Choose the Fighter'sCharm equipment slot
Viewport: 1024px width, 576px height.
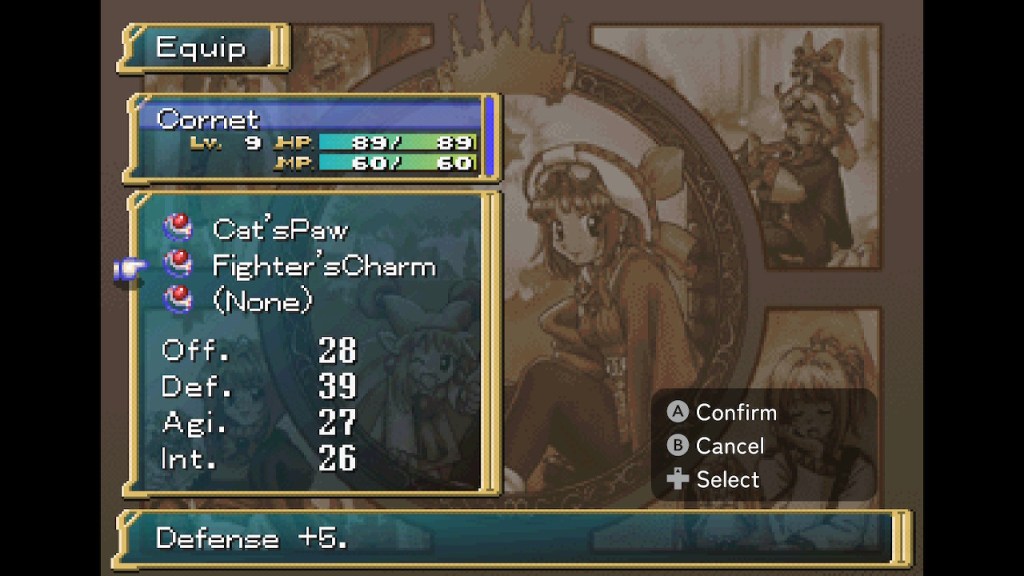pos(322,266)
